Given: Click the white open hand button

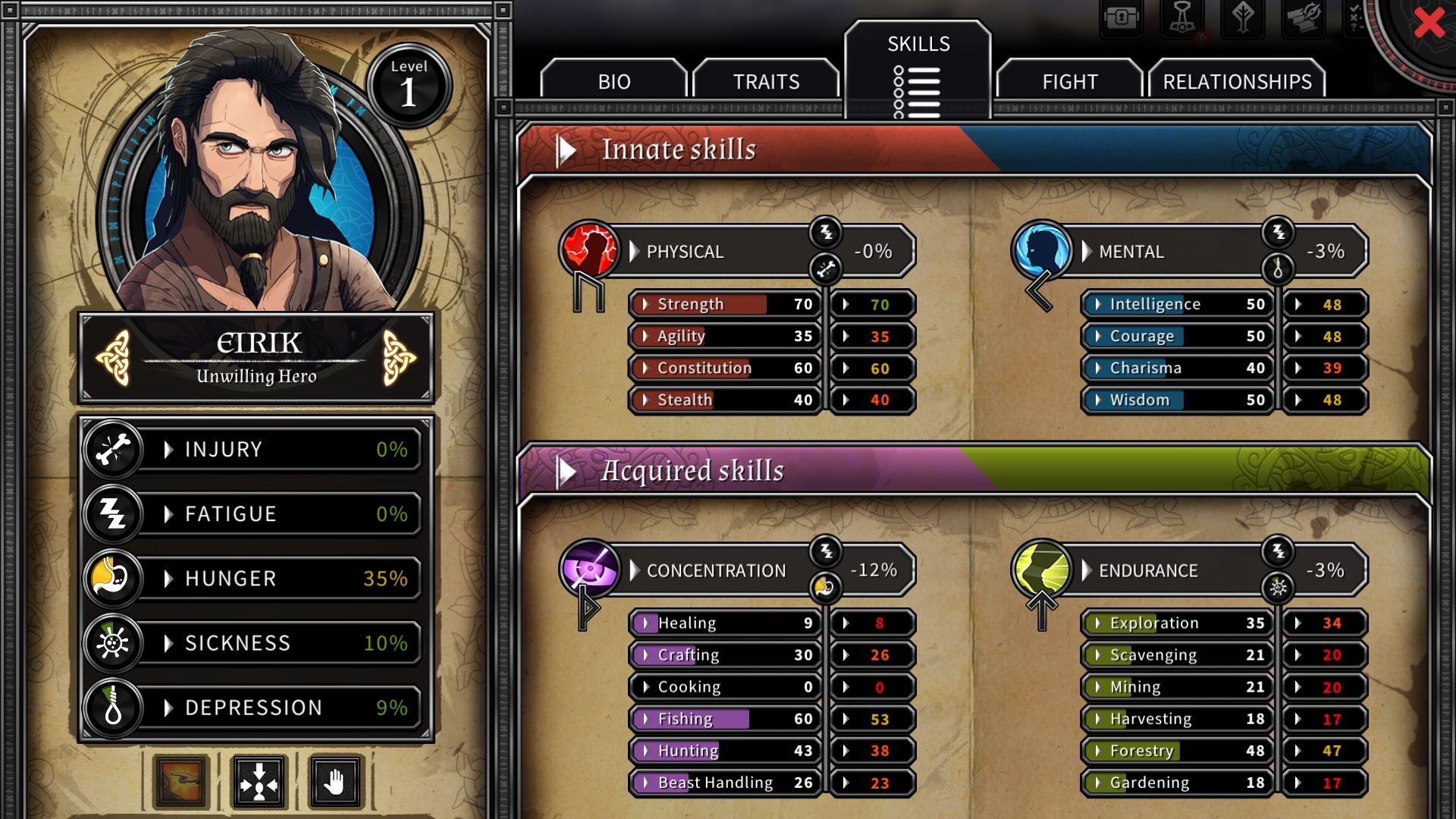Looking at the screenshot, I should [x=336, y=782].
